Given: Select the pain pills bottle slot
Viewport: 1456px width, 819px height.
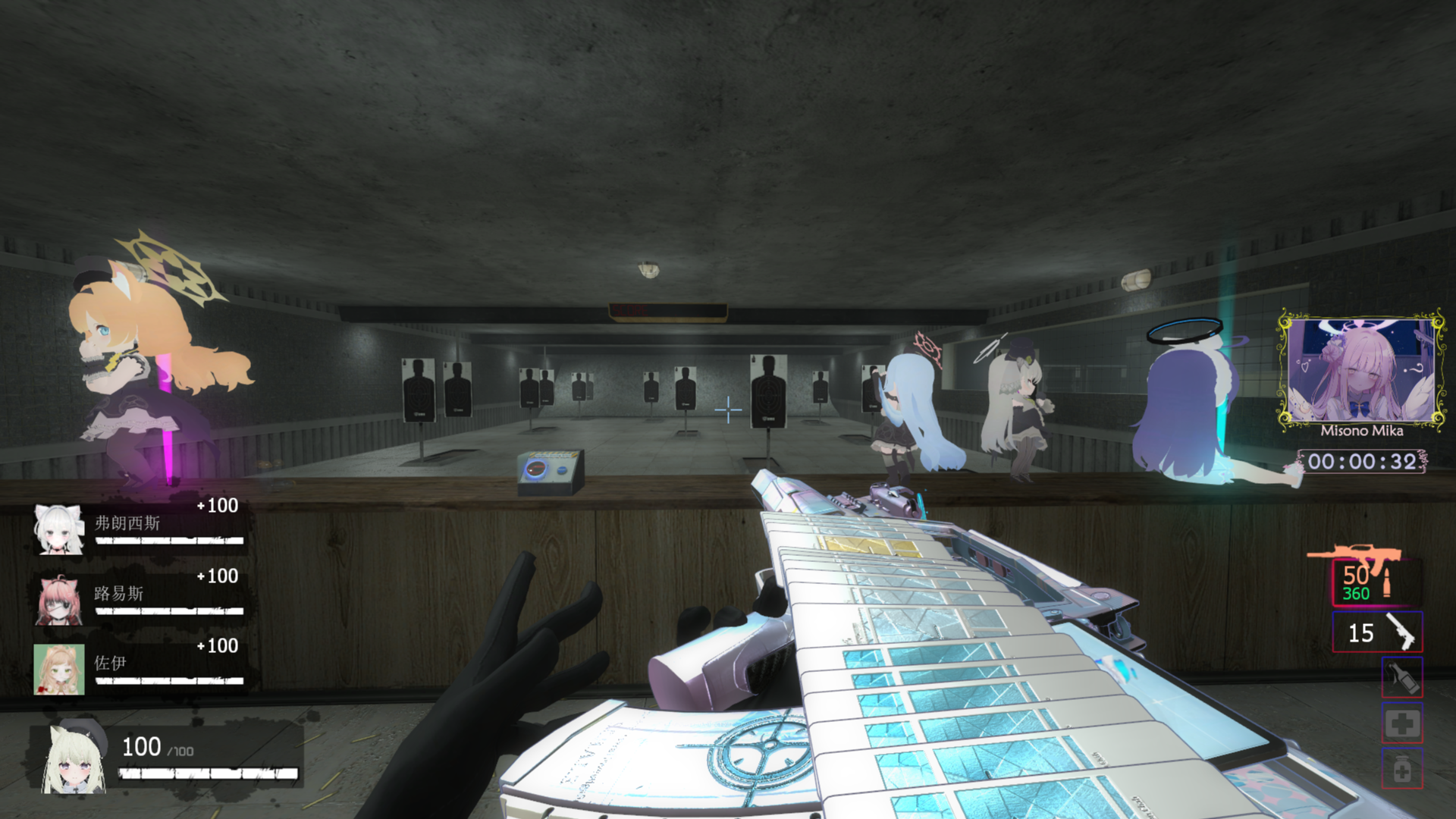Looking at the screenshot, I should [x=1402, y=769].
